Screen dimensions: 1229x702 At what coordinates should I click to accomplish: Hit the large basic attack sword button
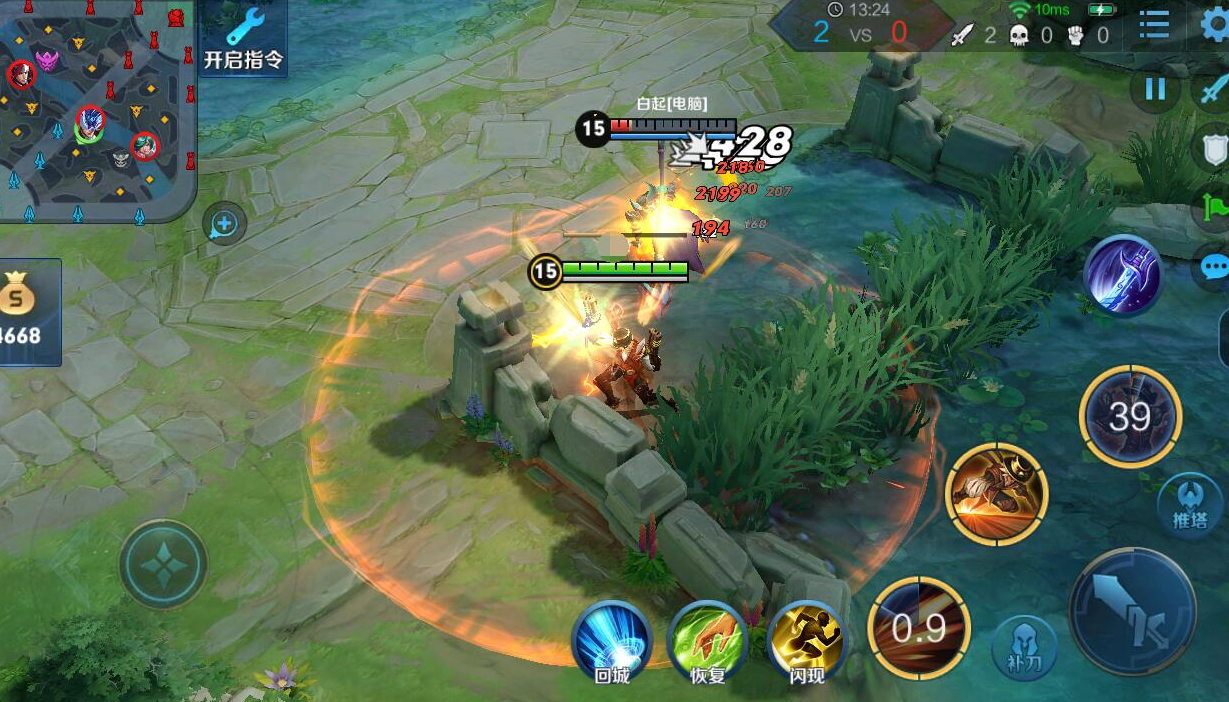(1132, 611)
